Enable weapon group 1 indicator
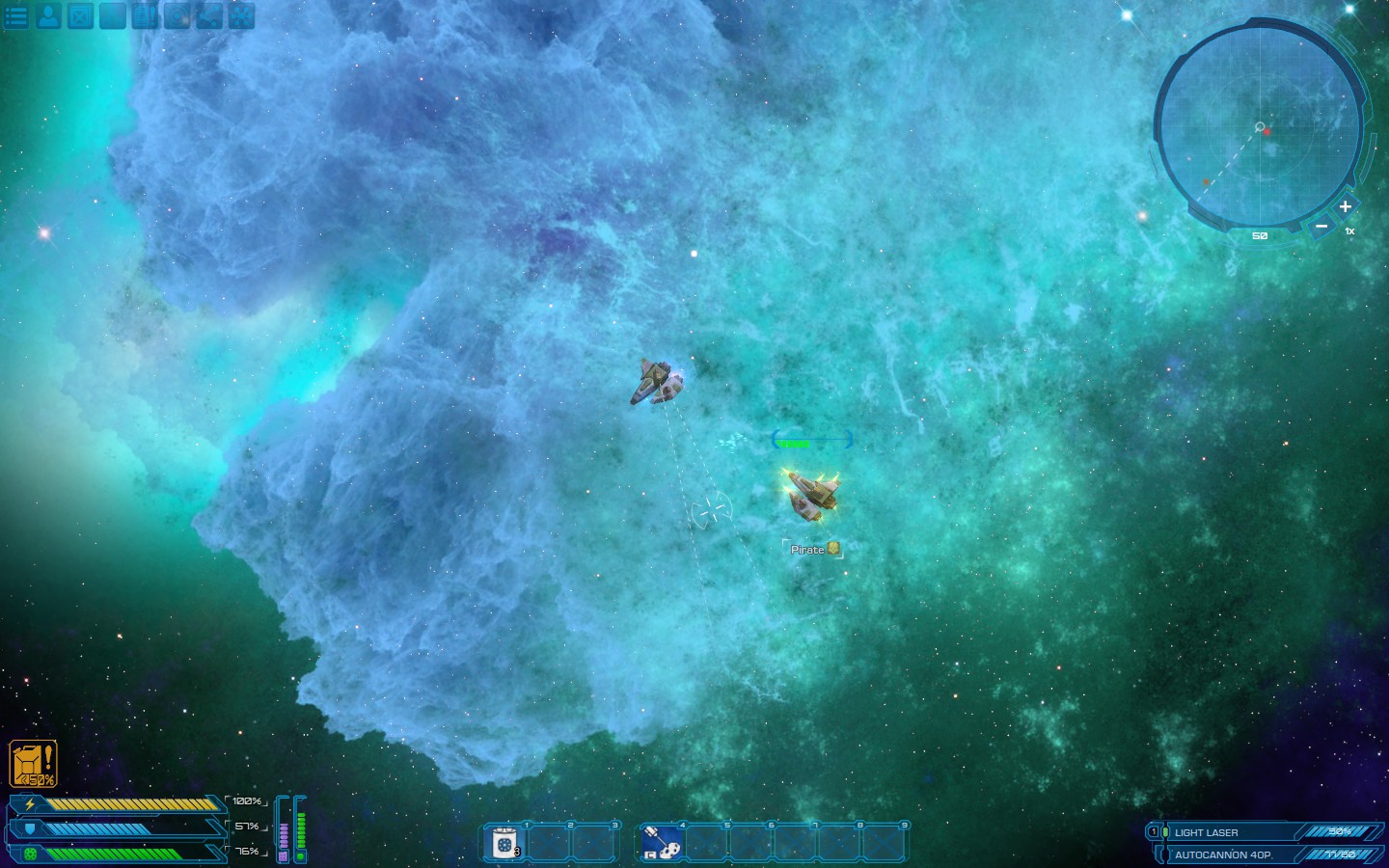Screen dimensions: 1389x868 (x=1155, y=830)
